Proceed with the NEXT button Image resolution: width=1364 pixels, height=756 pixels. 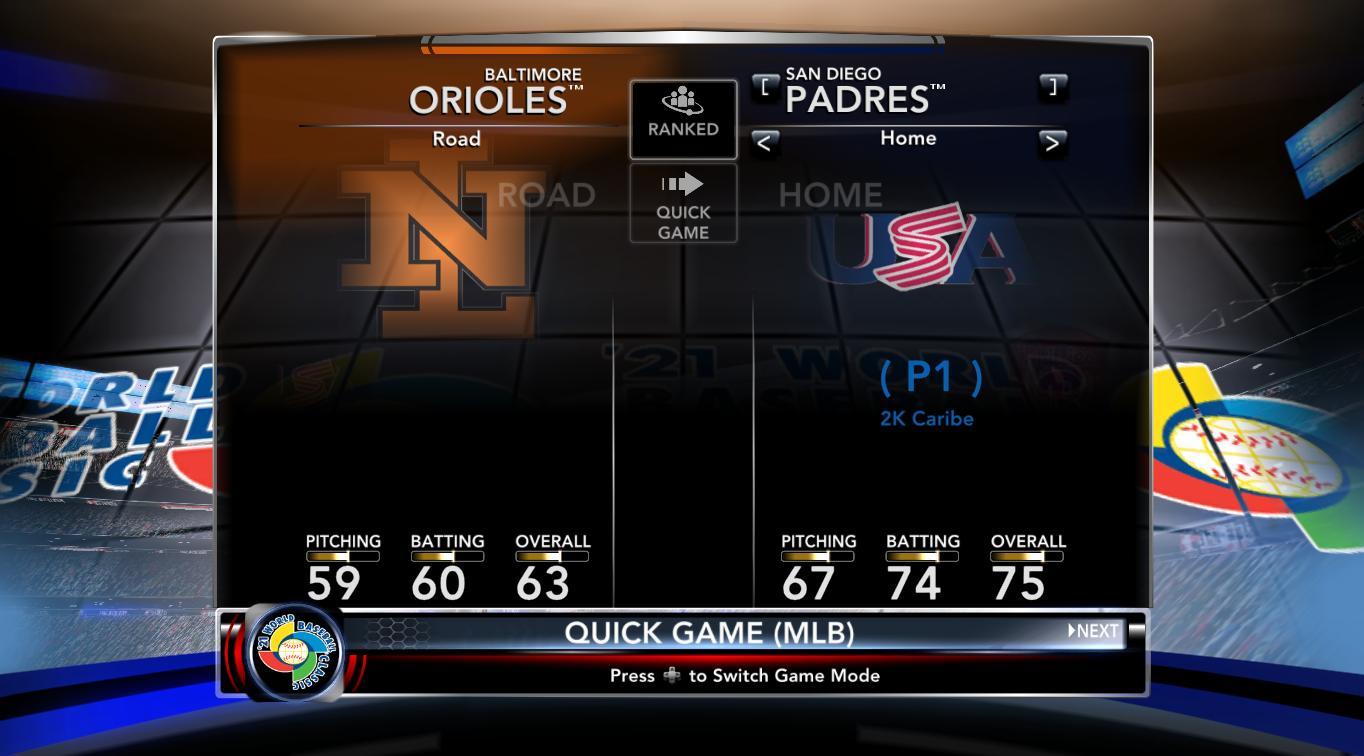1094,631
